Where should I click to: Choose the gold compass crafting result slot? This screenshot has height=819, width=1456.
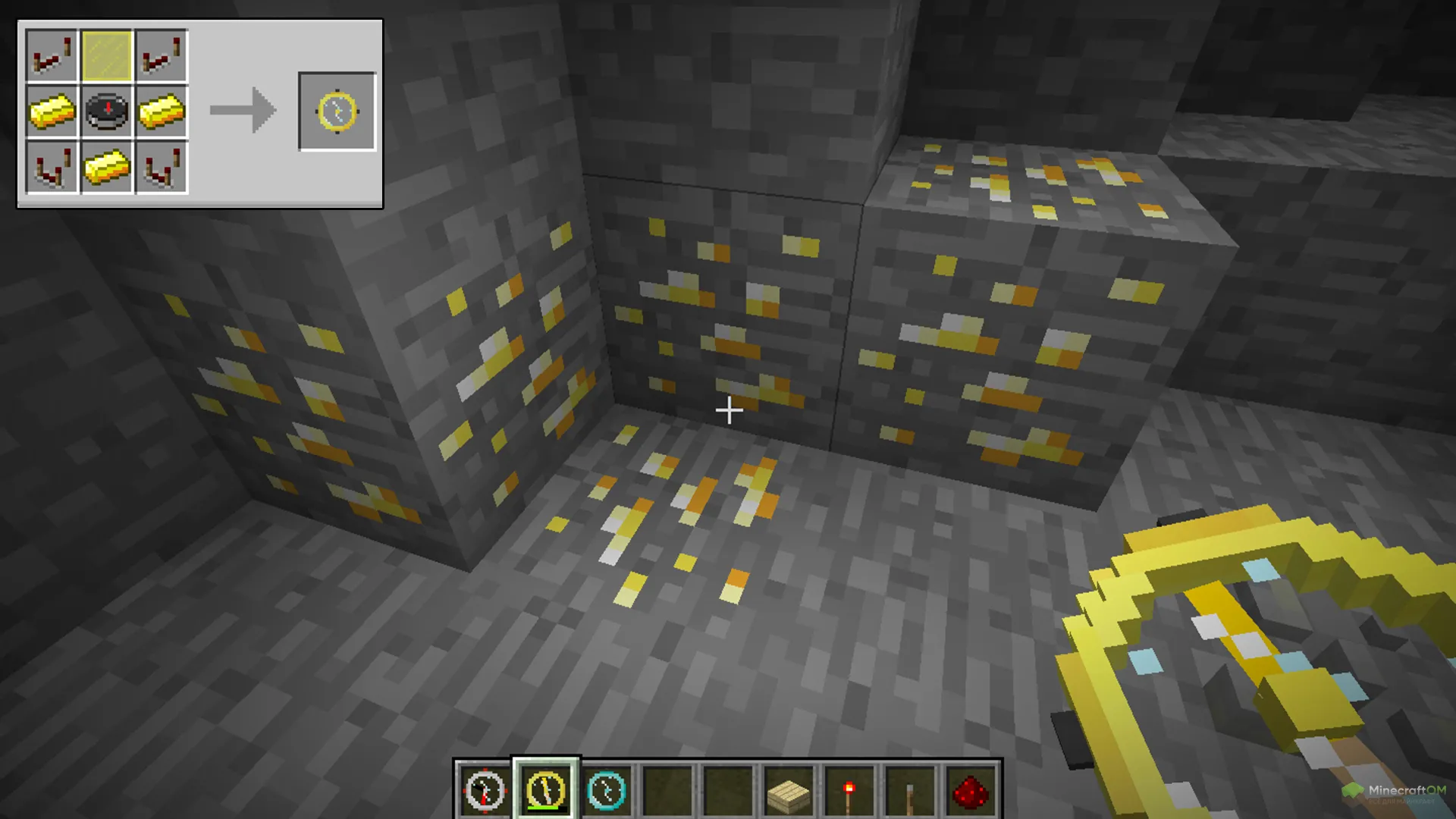337,111
